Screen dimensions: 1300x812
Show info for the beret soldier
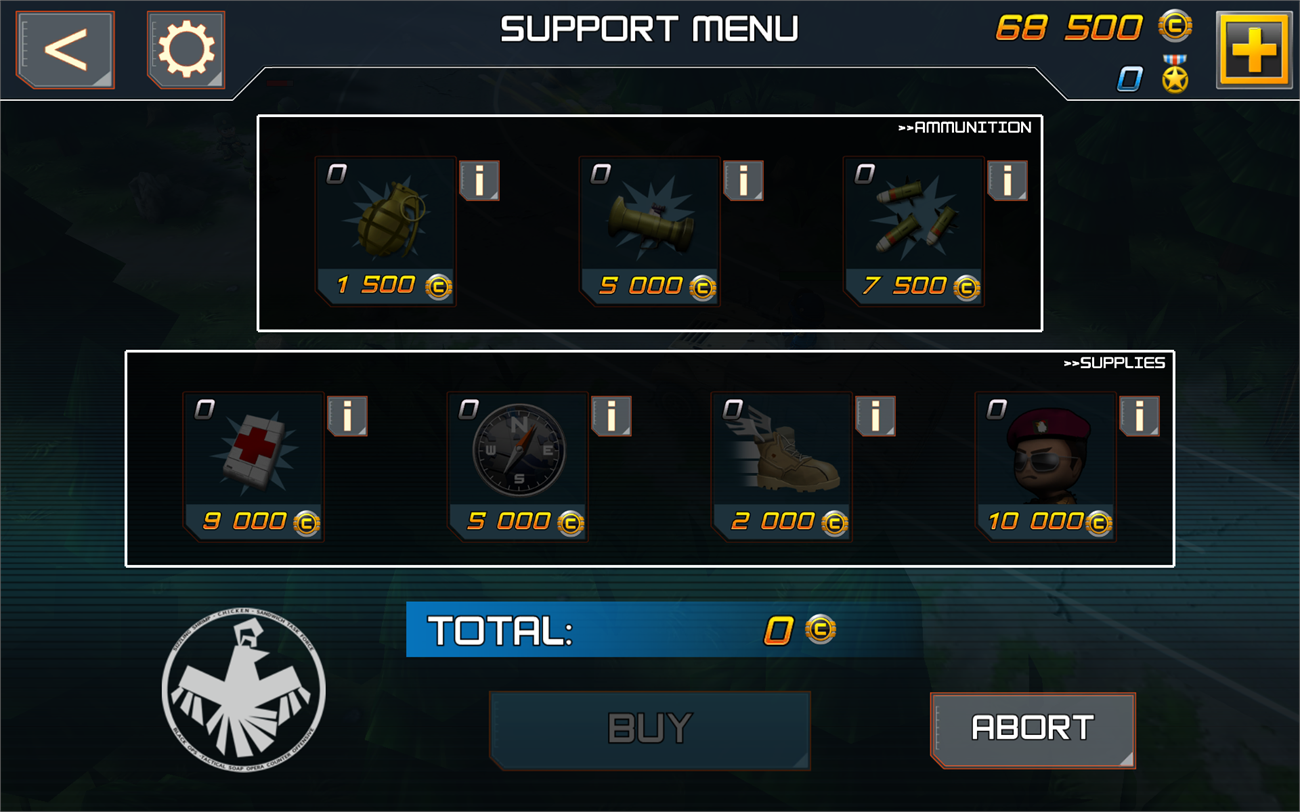coord(1139,416)
